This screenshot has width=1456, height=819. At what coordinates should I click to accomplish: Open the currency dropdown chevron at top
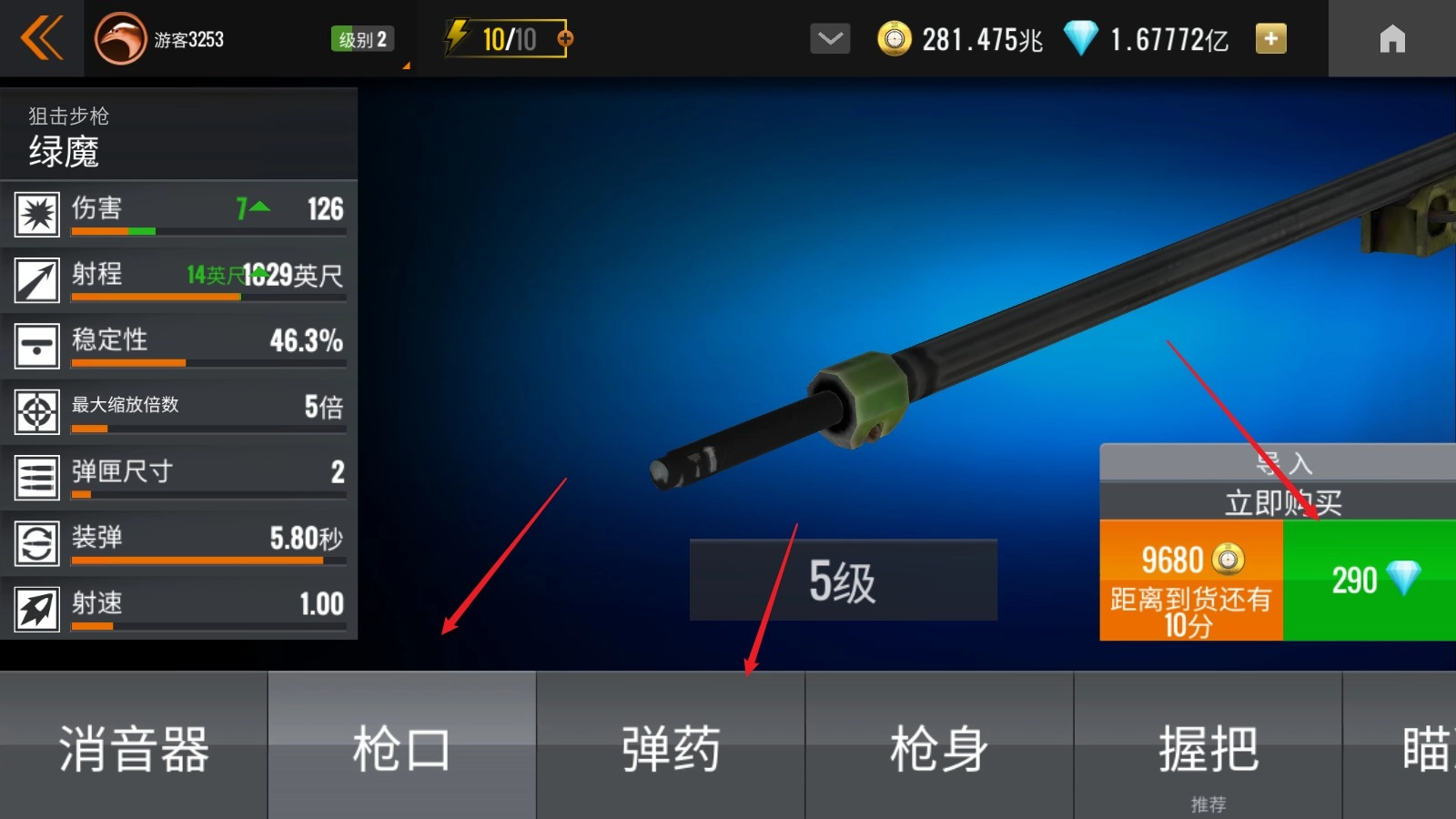[x=829, y=38]
